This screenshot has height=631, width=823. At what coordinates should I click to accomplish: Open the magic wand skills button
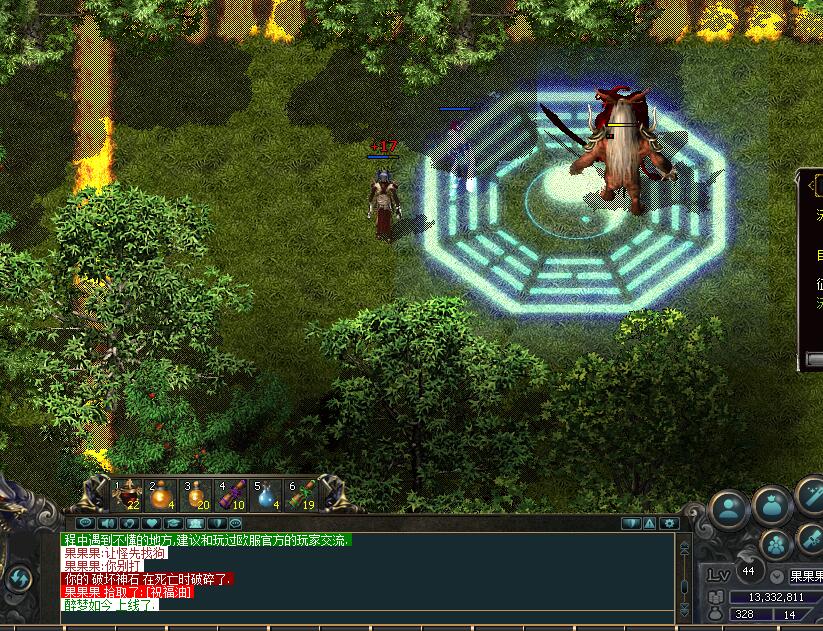(810, 495)
